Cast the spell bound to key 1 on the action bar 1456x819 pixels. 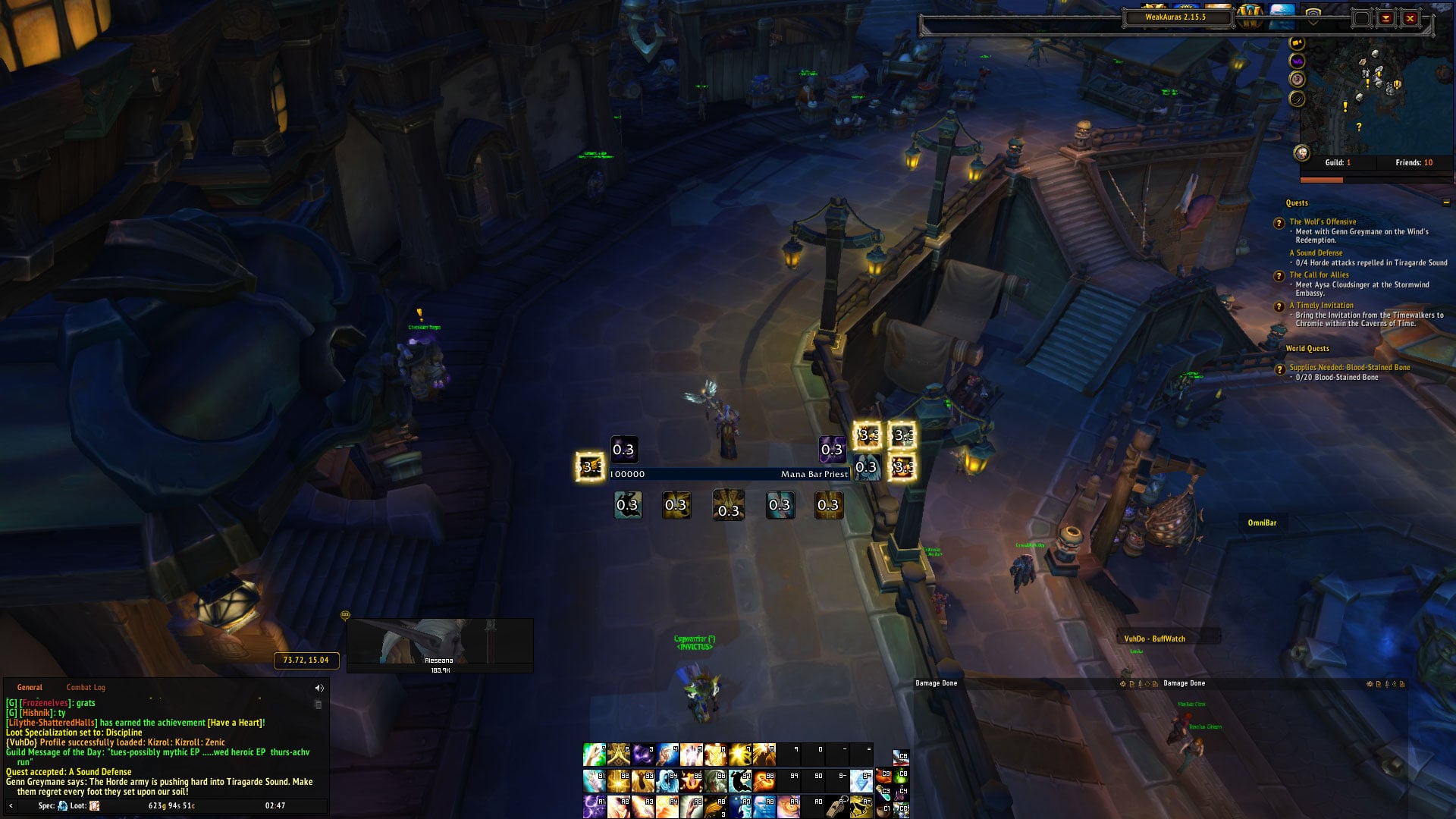click(594, 755)
